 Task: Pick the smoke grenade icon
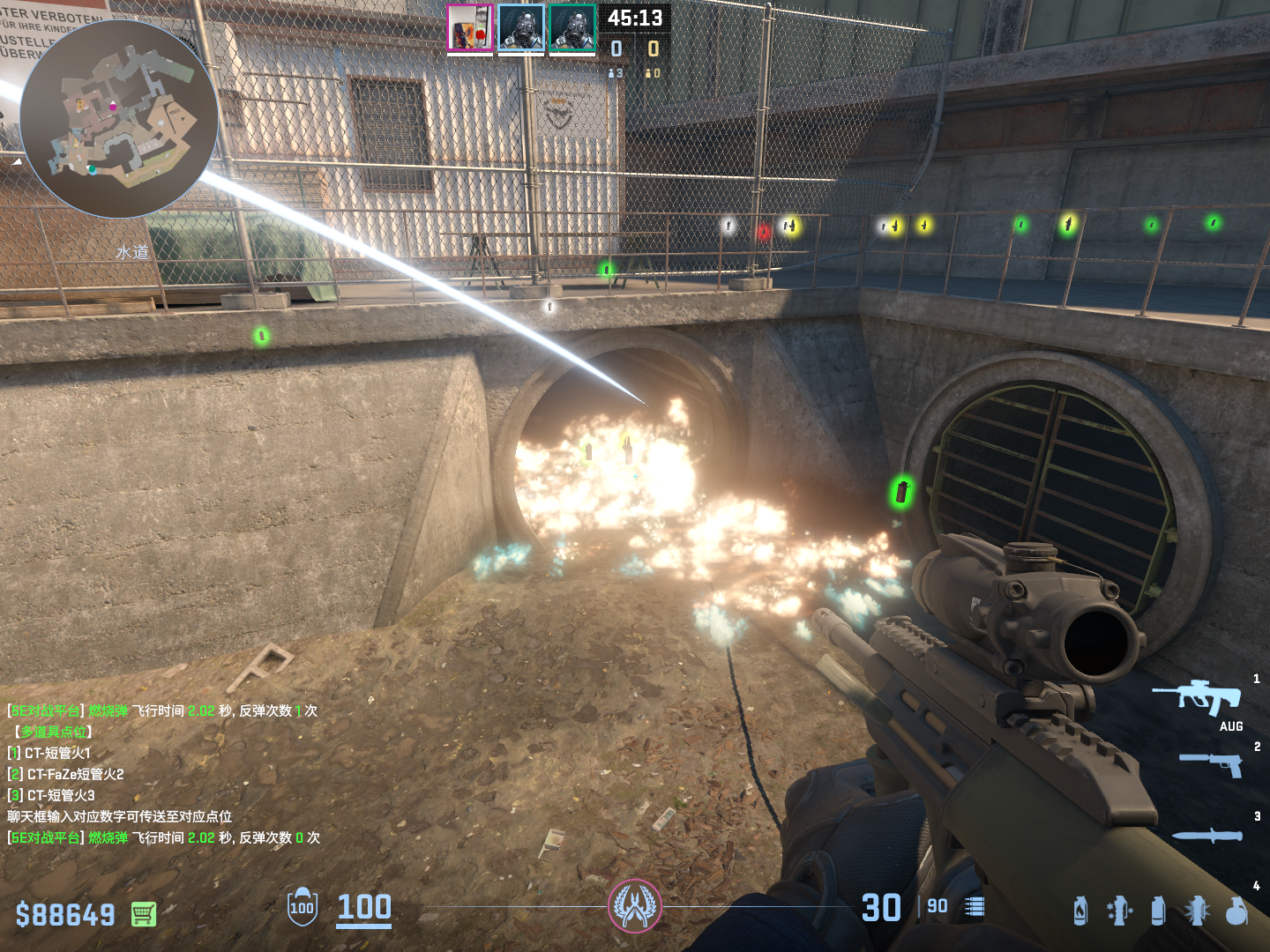click(x=1158, y=911)
